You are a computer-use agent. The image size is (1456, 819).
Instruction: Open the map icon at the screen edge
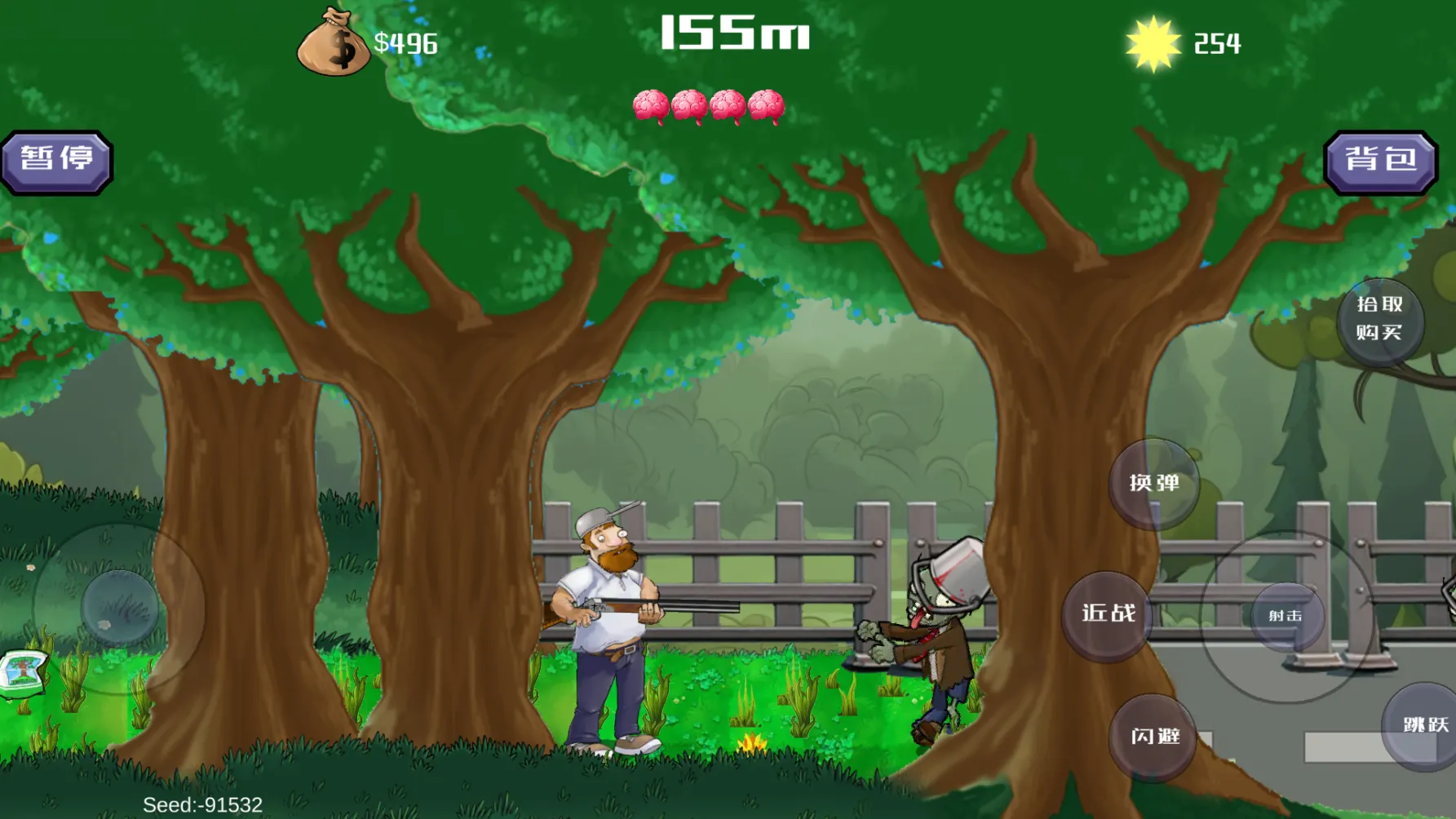point(22,673)
